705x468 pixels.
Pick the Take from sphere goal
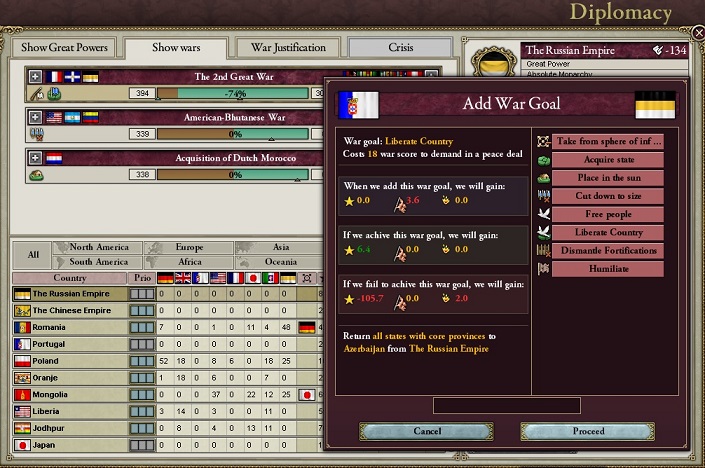pyautogui.click(x=607, y=142)
